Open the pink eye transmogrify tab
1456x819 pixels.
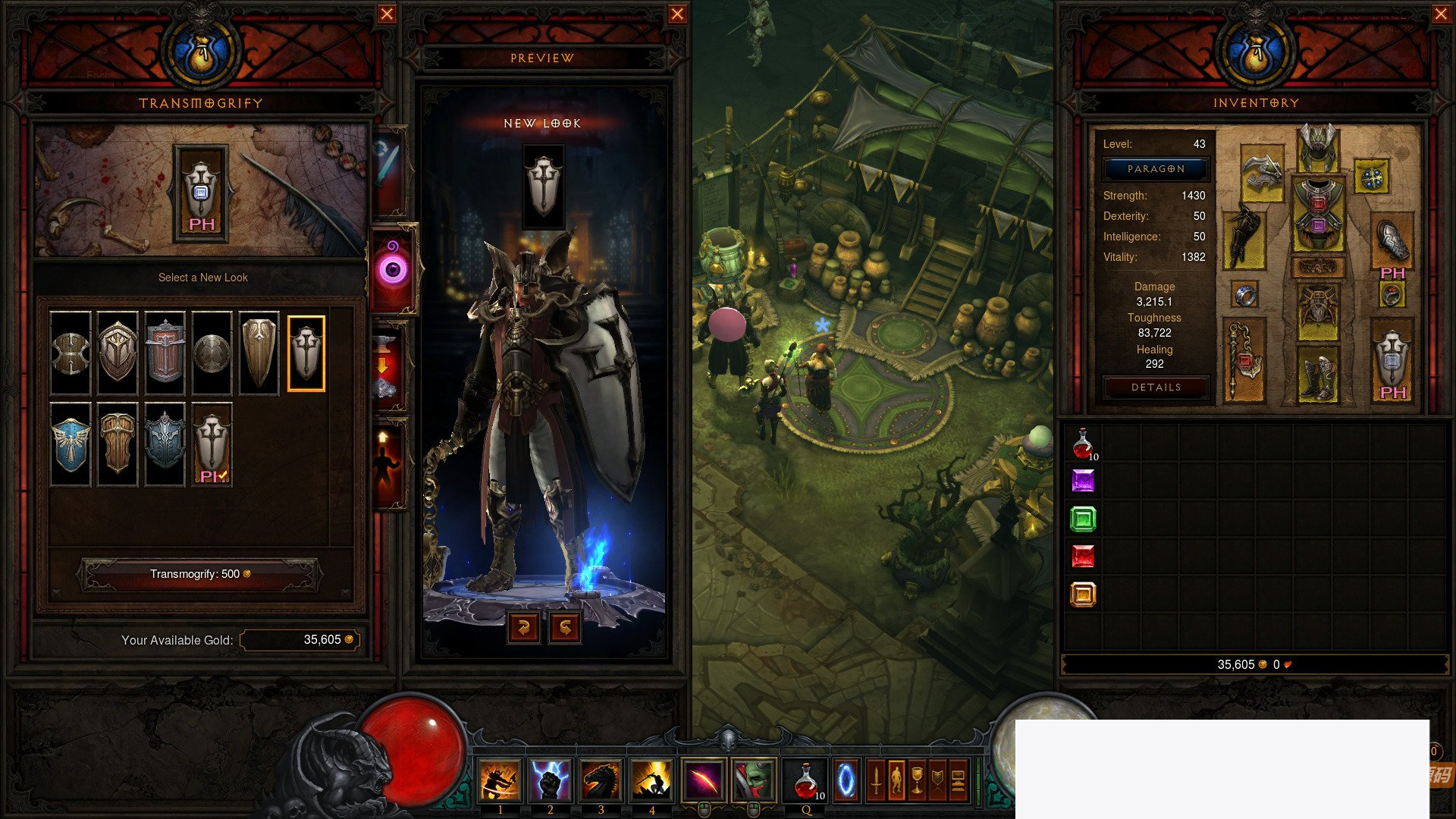[x=393, y=268]
